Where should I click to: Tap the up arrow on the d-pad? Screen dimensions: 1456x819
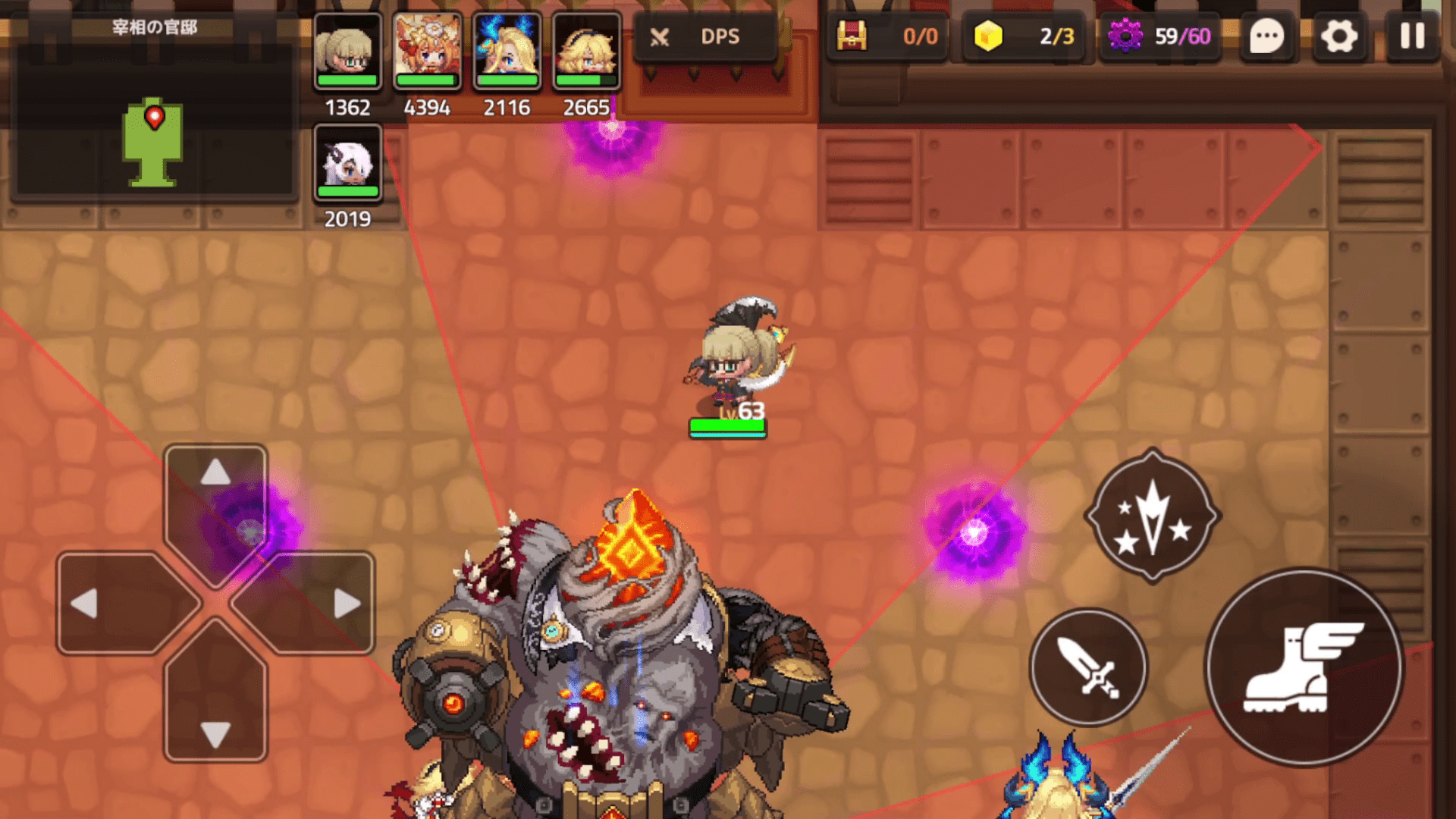tap(215, 473)
